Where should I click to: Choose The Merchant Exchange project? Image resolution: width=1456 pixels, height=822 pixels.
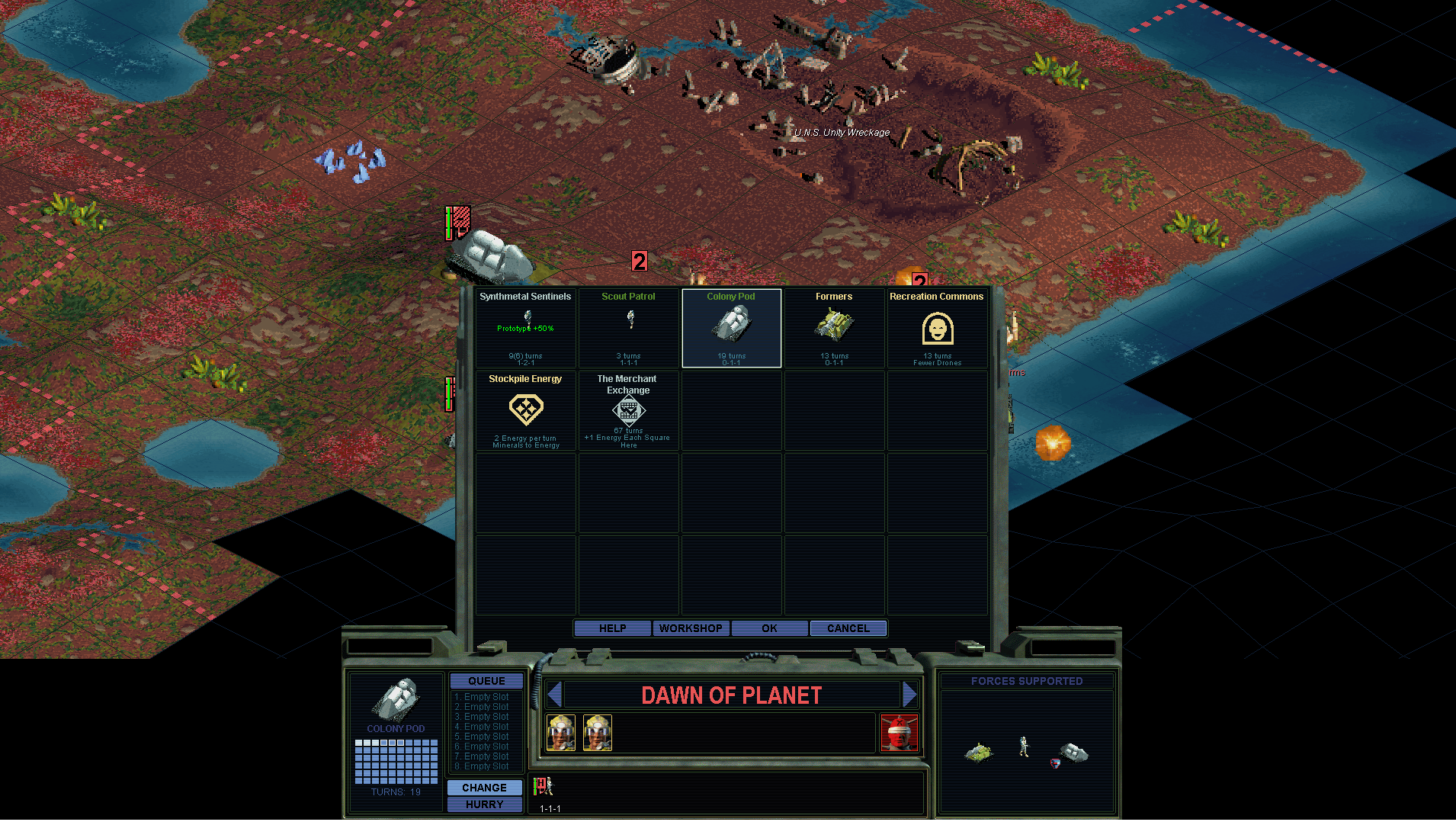point(628,410)
